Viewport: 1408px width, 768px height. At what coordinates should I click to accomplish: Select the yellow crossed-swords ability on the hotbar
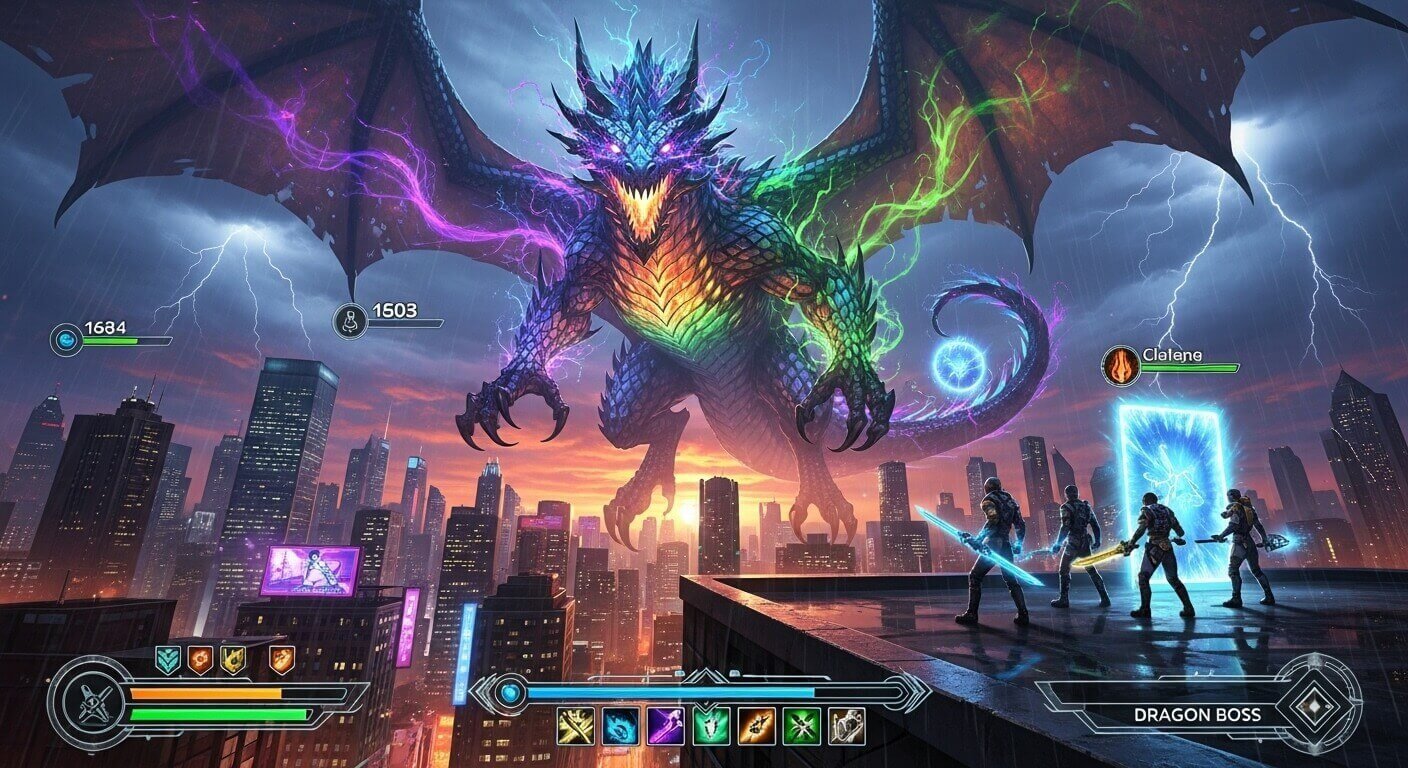pyautogui.click(x=575, y=726)
